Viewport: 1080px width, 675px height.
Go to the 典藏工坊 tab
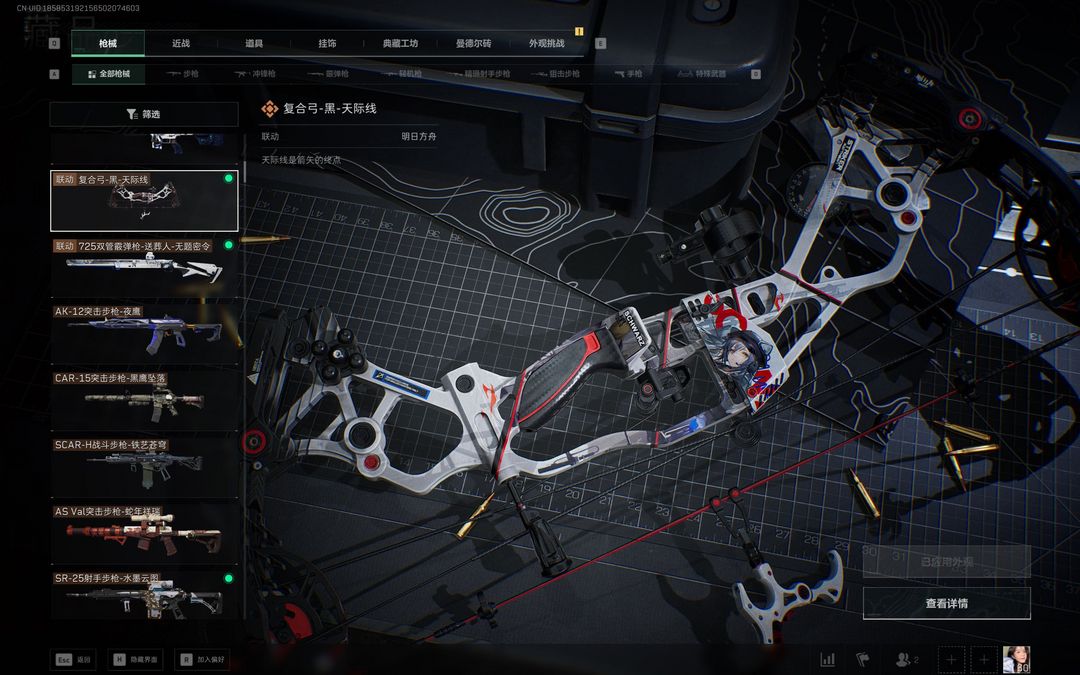click(400, 44)
